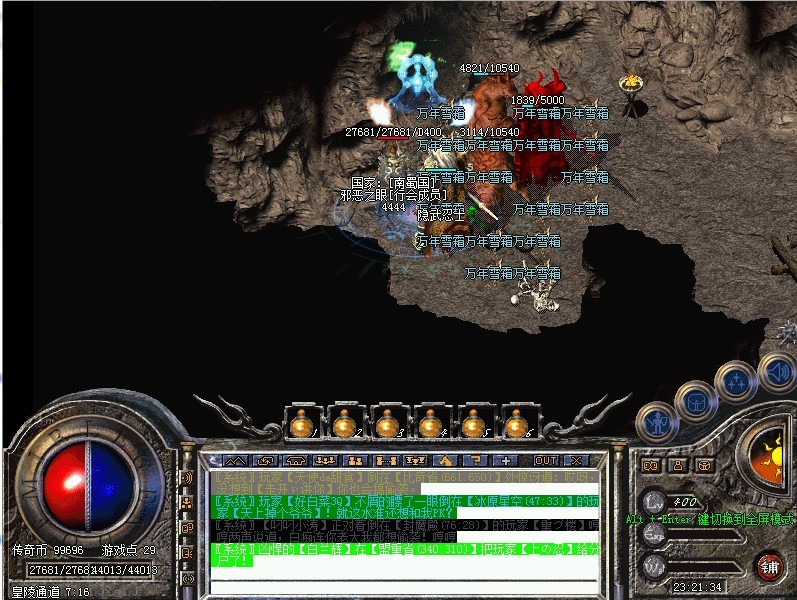Open the red 铺 shop button
Screen dimensions: 797x600
[769, 567]
